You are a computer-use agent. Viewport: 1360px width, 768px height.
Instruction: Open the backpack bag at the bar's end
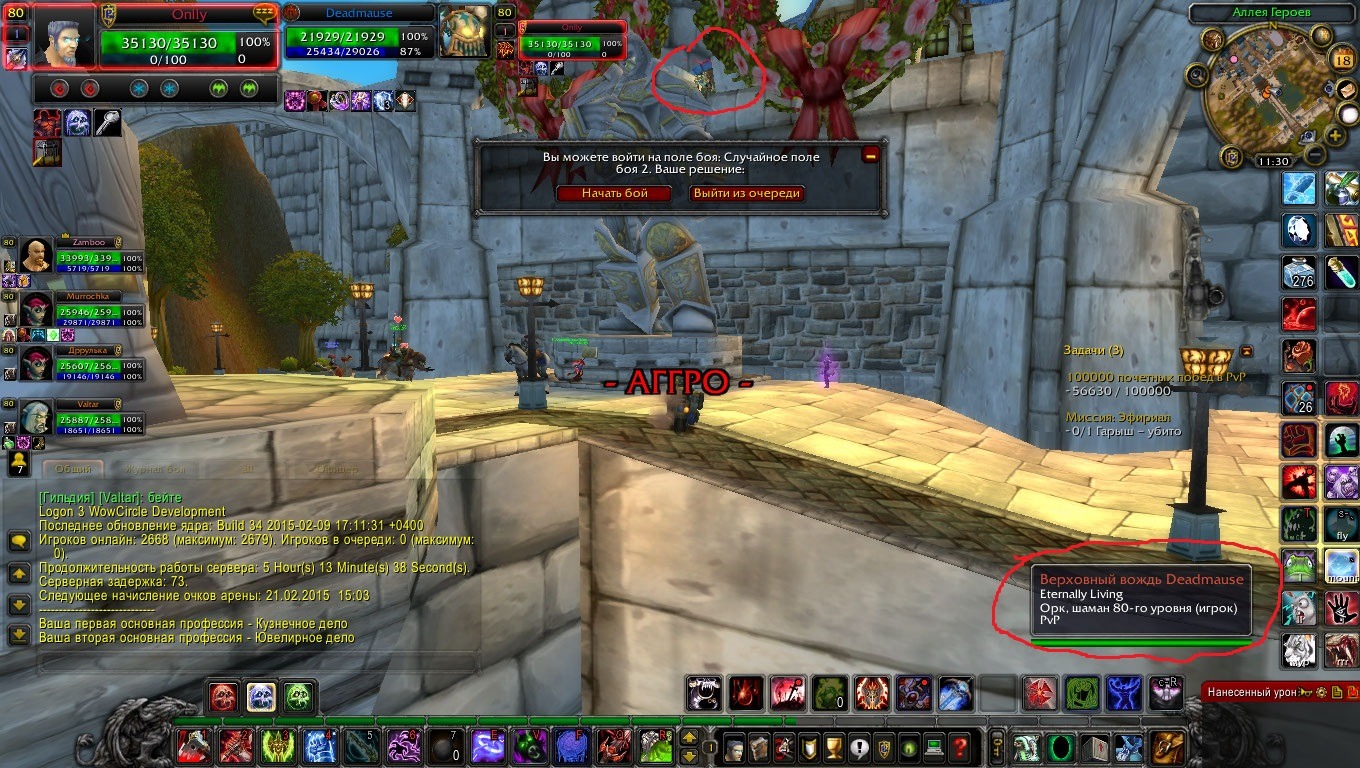pos(1167,747)
